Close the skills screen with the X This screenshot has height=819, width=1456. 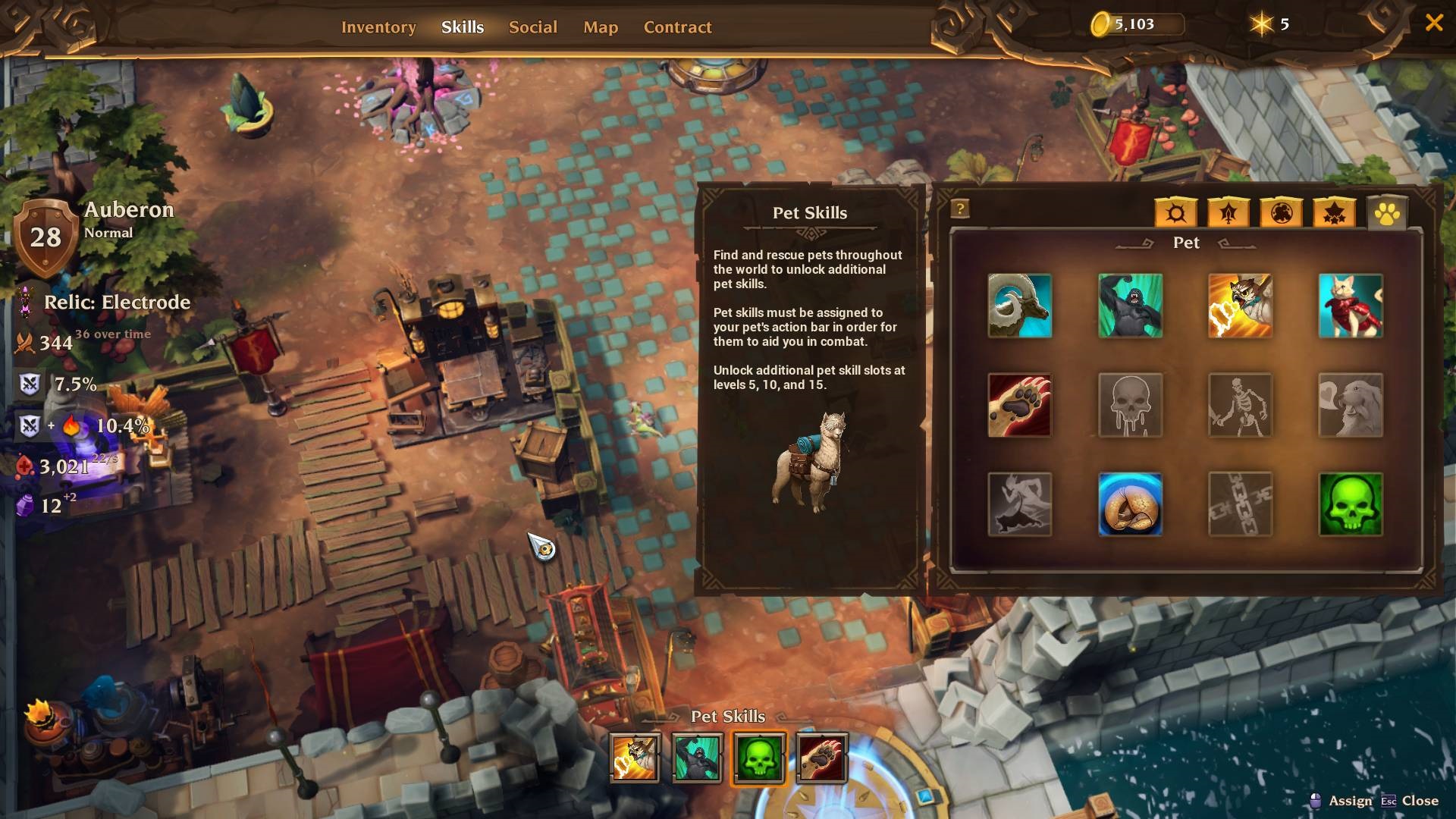coord(1433,23)
